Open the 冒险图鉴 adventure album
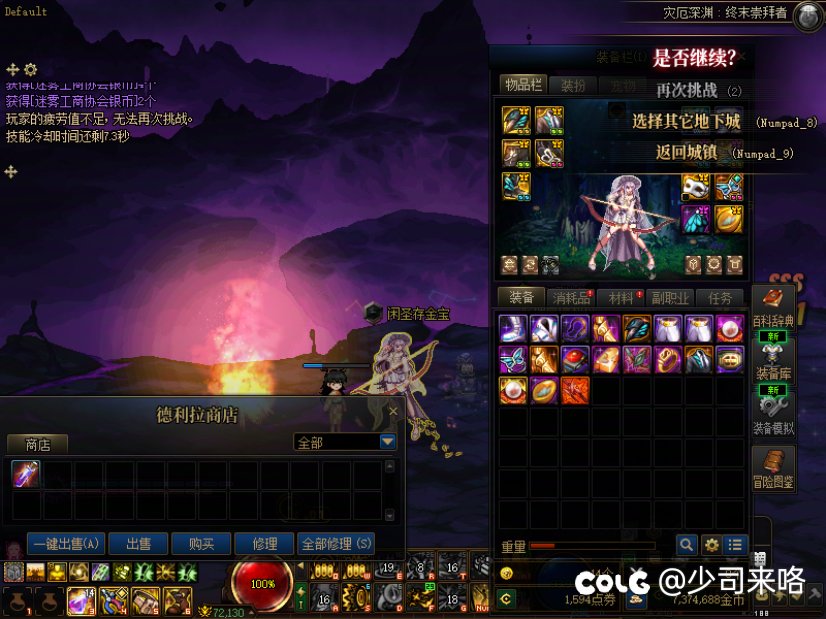The width and height of the screenshot is (826, 619). (x=773, y=469)
